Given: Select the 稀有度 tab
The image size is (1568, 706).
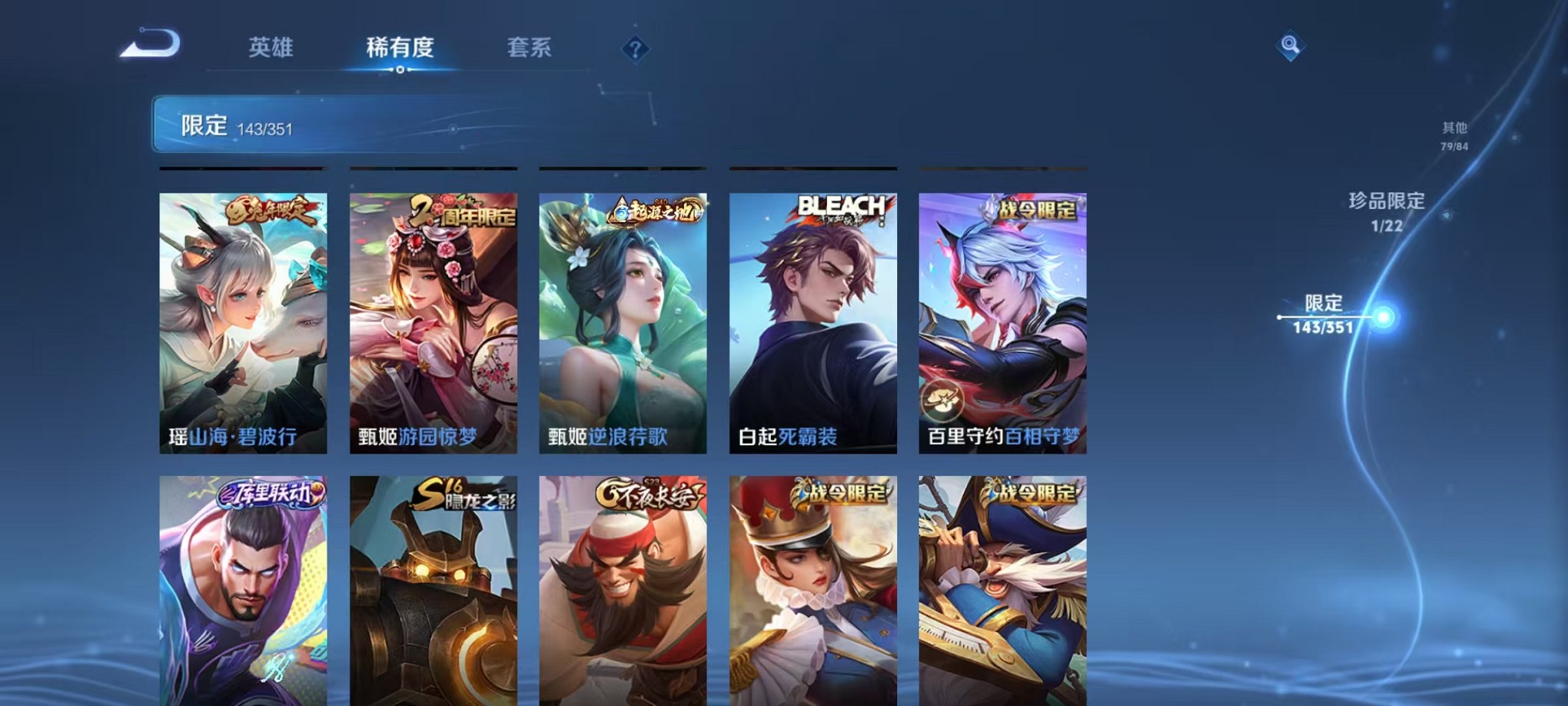Looking at the screenshot, I should pos(400,48).
